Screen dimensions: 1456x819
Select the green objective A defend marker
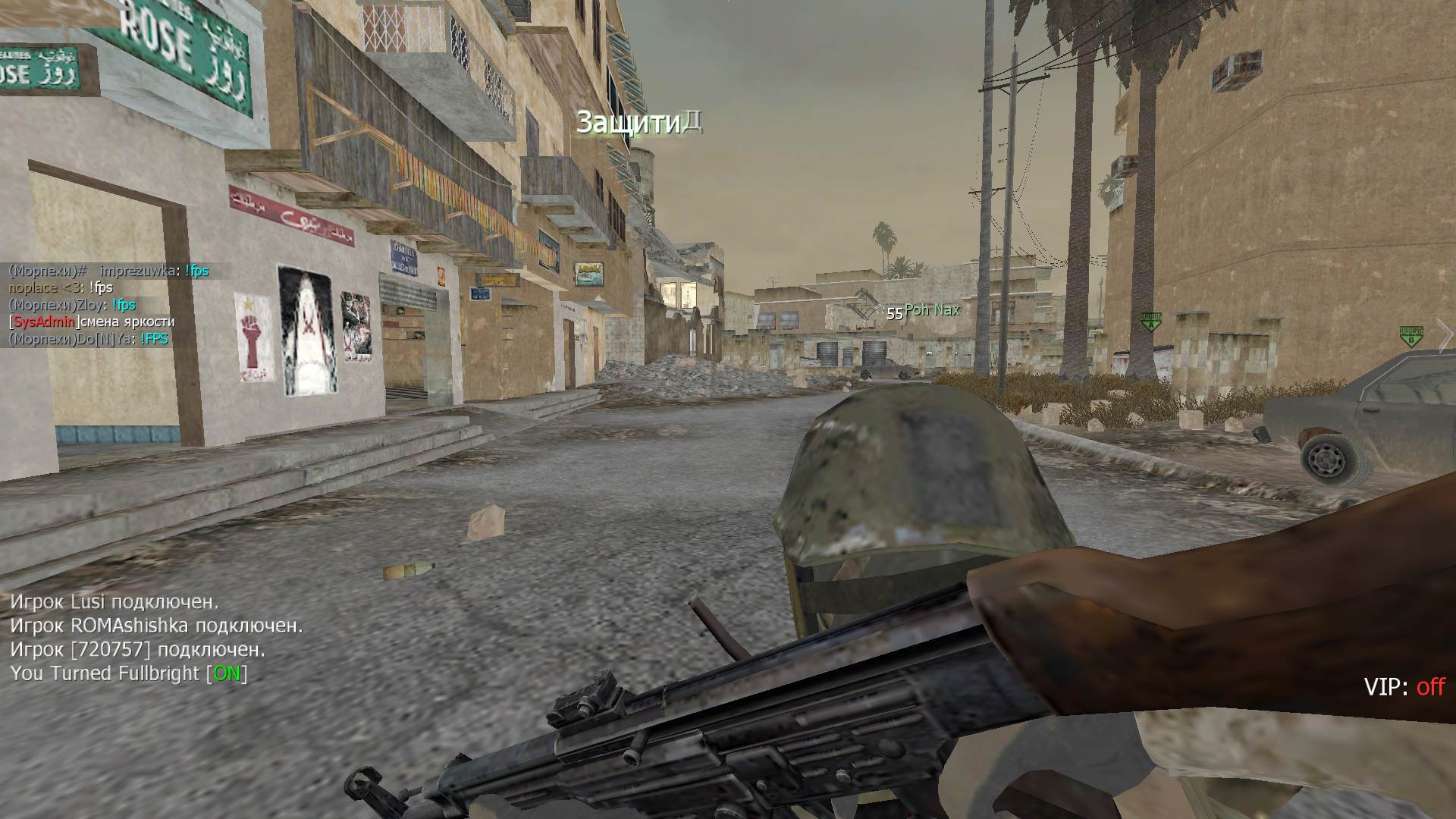[1151, 322]
